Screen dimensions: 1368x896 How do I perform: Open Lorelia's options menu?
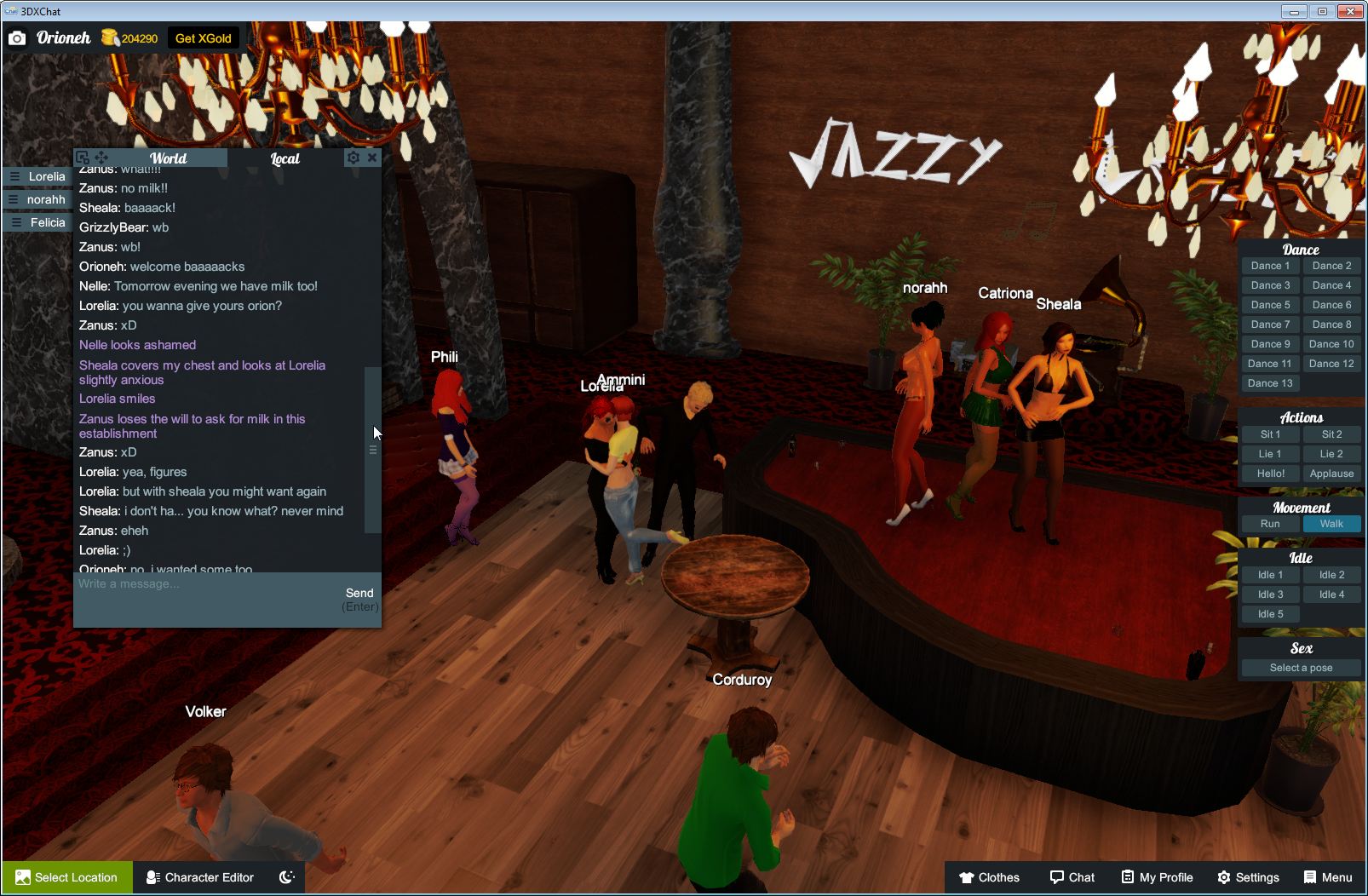tap(14, 176)
